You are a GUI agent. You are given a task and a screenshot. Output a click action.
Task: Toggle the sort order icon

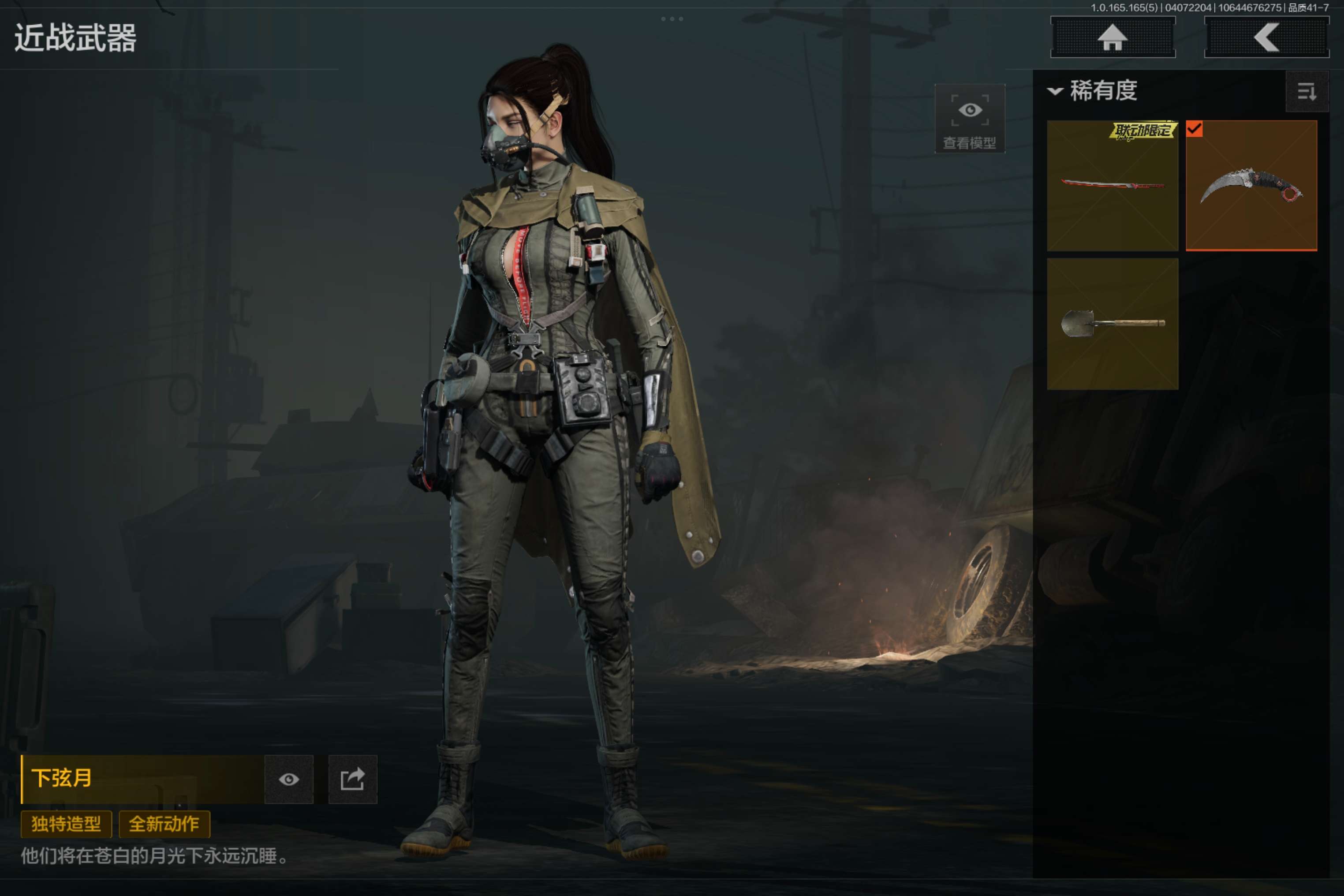tap(1306, 91)
